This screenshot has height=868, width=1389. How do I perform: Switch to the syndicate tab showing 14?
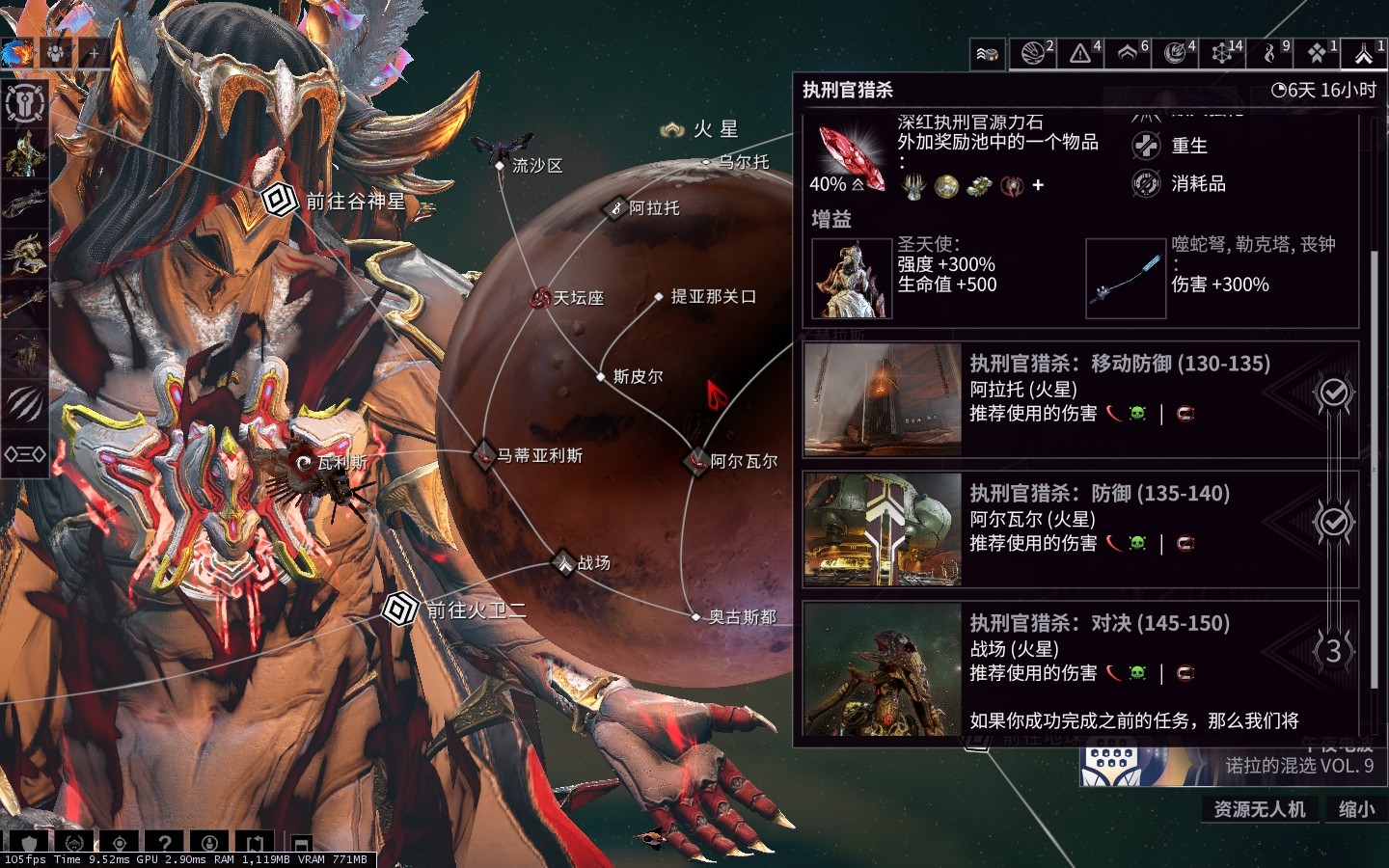1223,53
